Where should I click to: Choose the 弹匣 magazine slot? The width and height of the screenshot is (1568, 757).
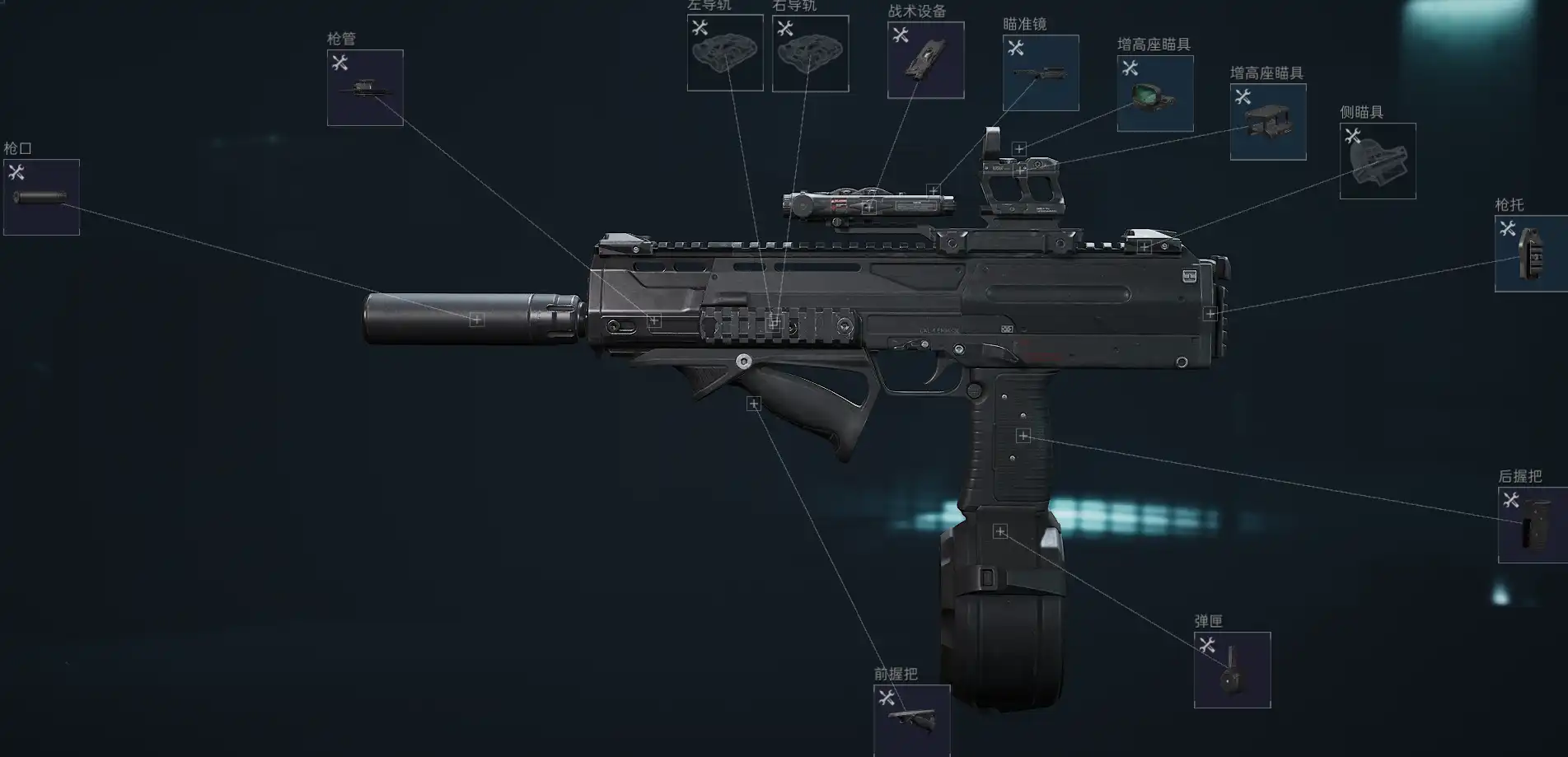tap(1232, 670)
